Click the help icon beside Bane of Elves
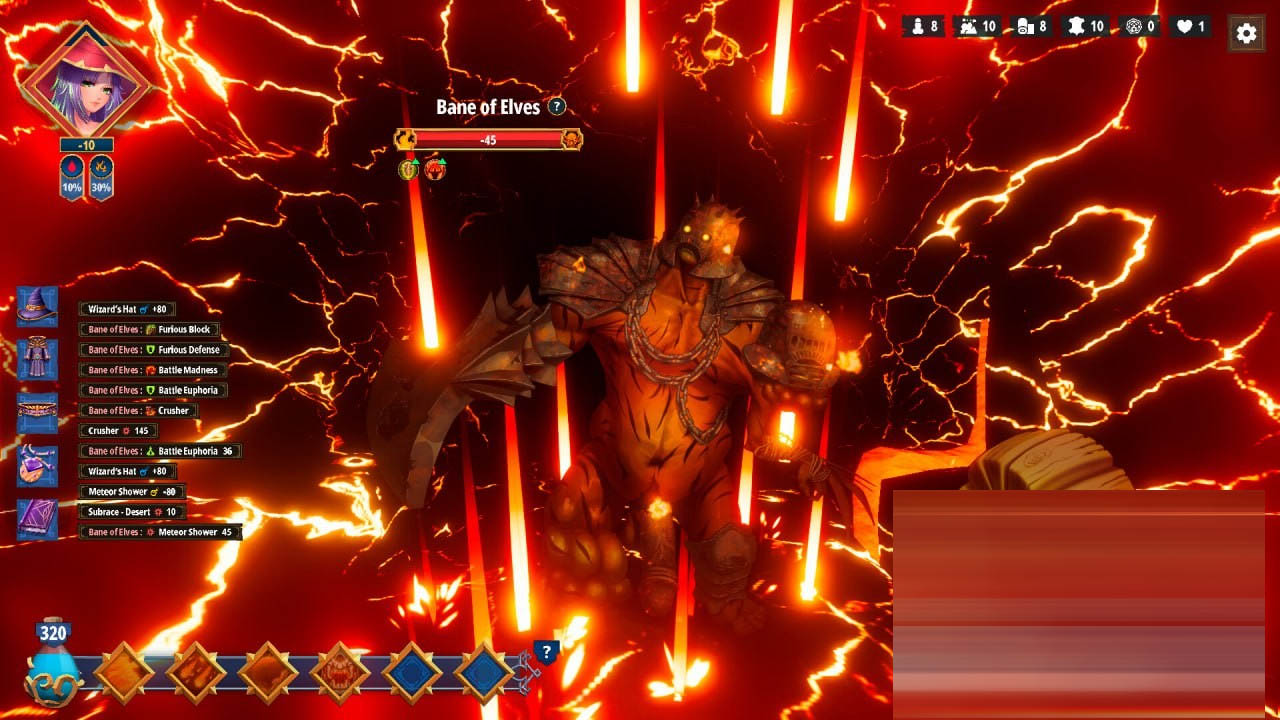Viewport: 1280px width, 720px height. [x=557, y=107]
